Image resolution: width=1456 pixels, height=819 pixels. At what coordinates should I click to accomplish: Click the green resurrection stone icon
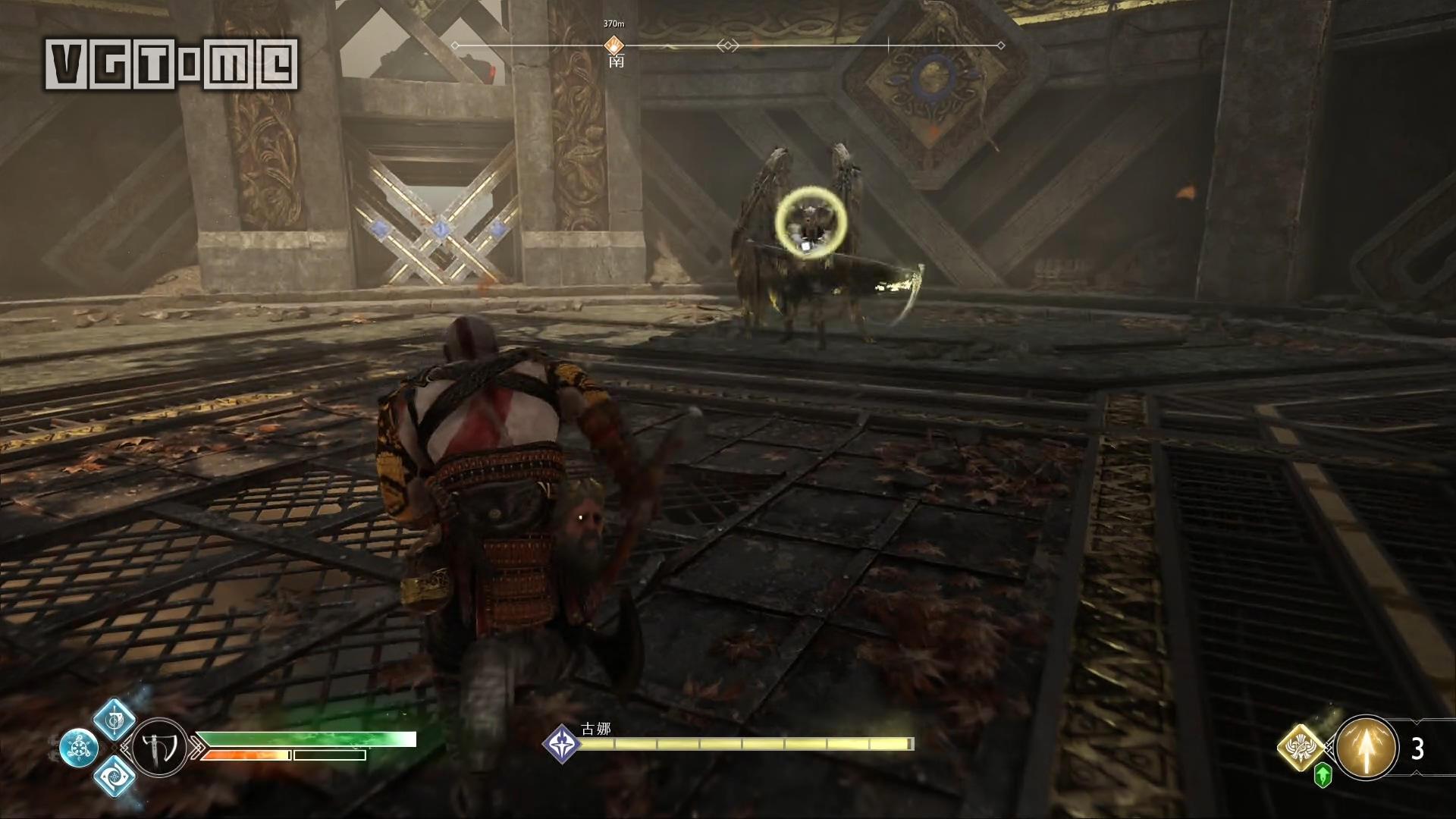click(x=1323, y=776)
